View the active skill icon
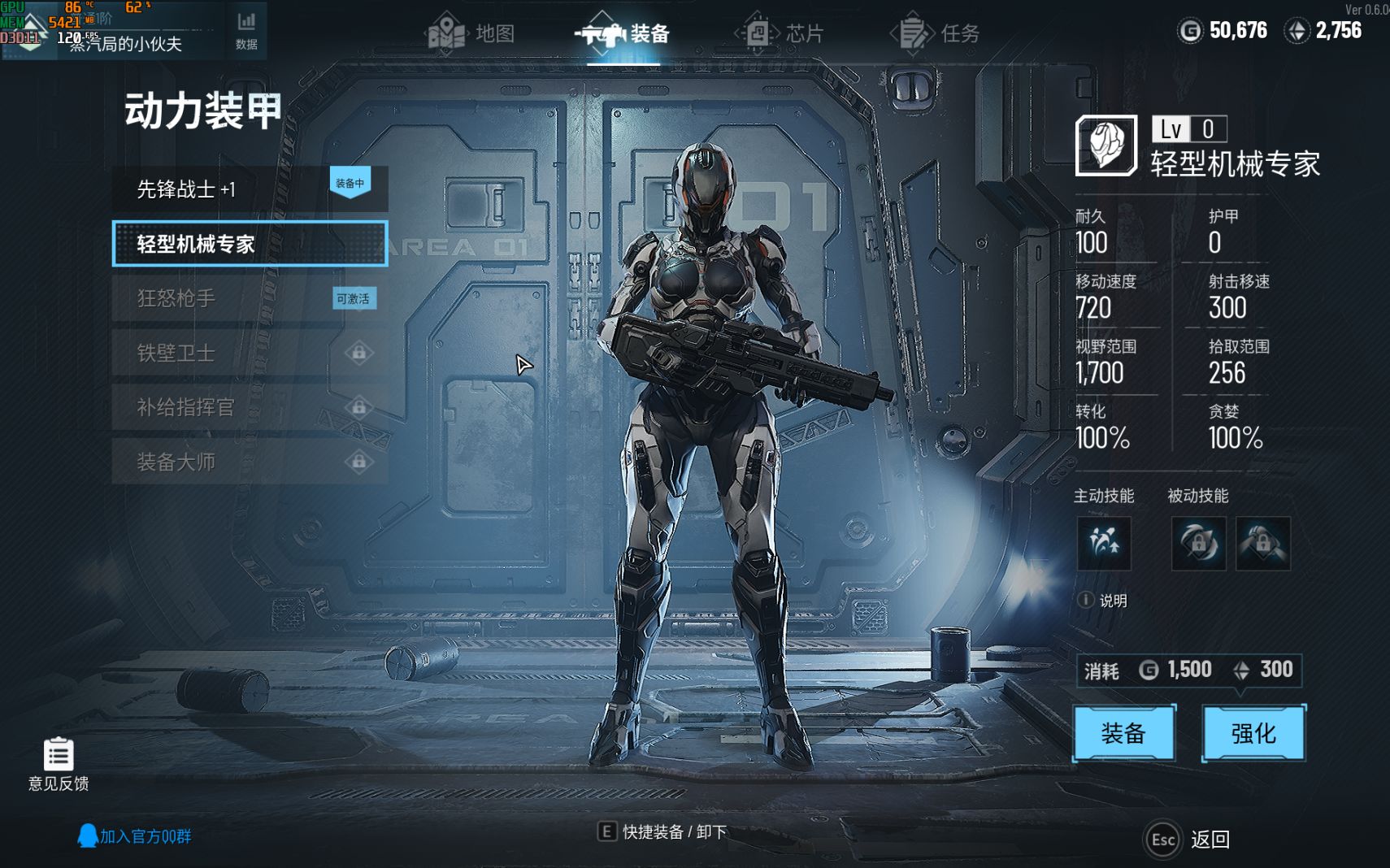1390x868 pixels. [1103, 543]
